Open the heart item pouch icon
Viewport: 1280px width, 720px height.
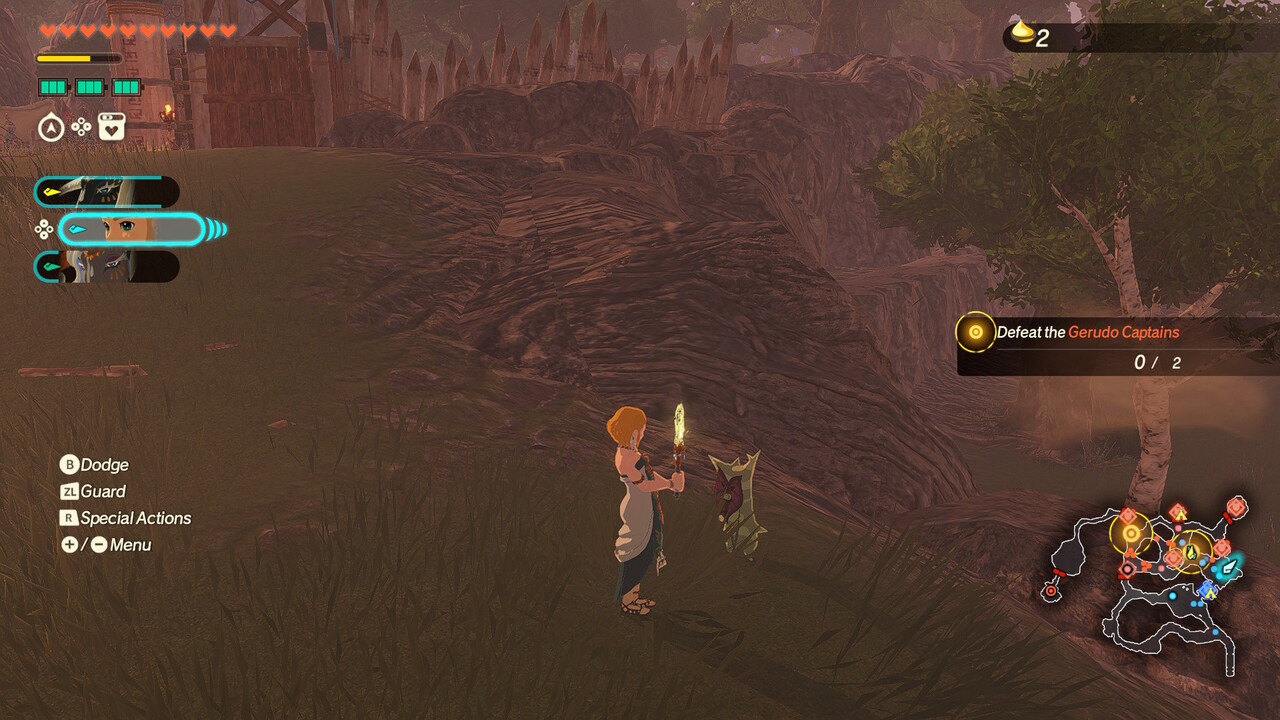click(111, 127)
